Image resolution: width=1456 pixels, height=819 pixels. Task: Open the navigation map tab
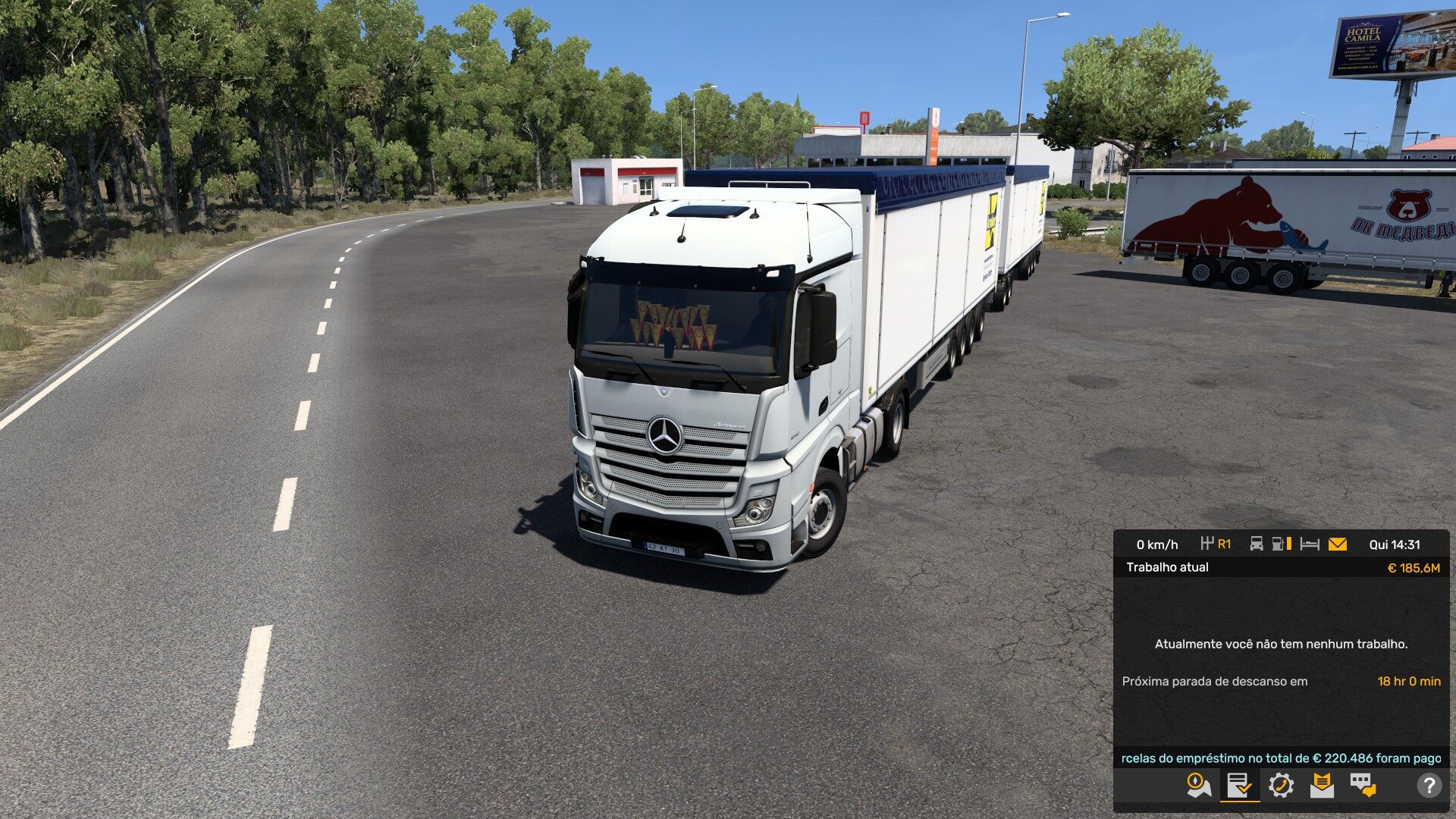(x=1199, y=785)
